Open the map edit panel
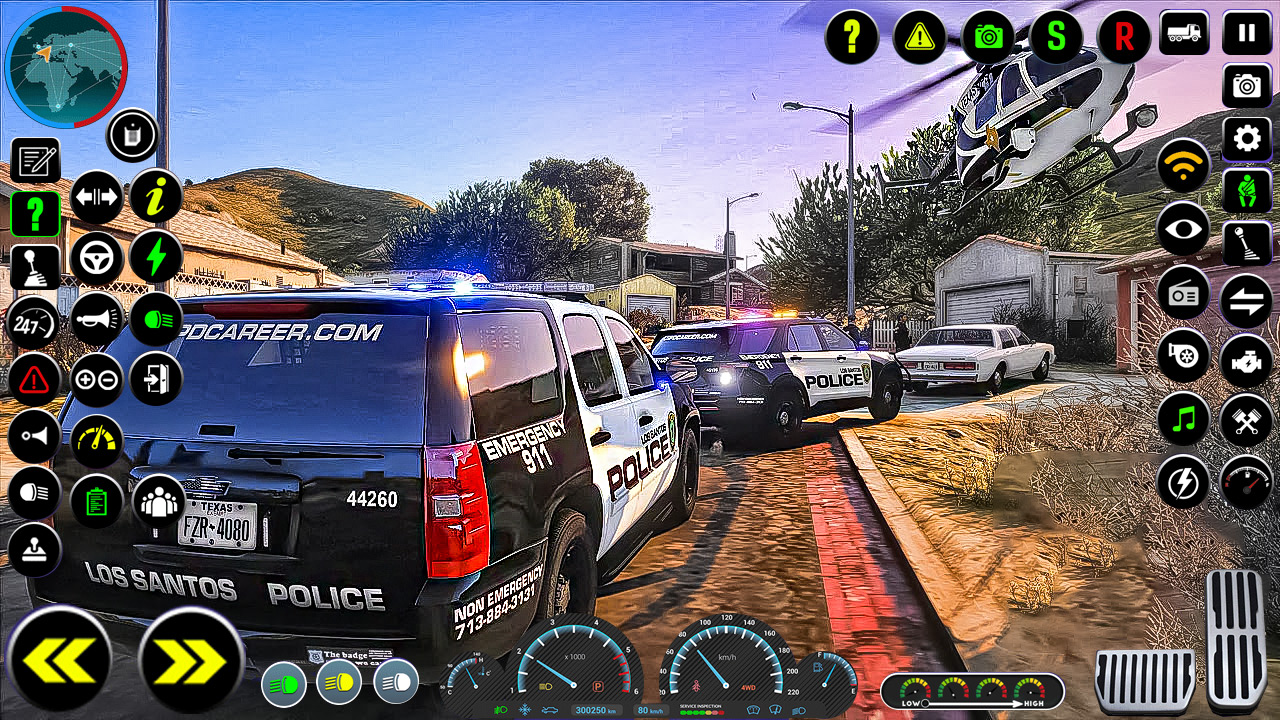This screenshot has height=720, width=1280. (x=36, y=160)
